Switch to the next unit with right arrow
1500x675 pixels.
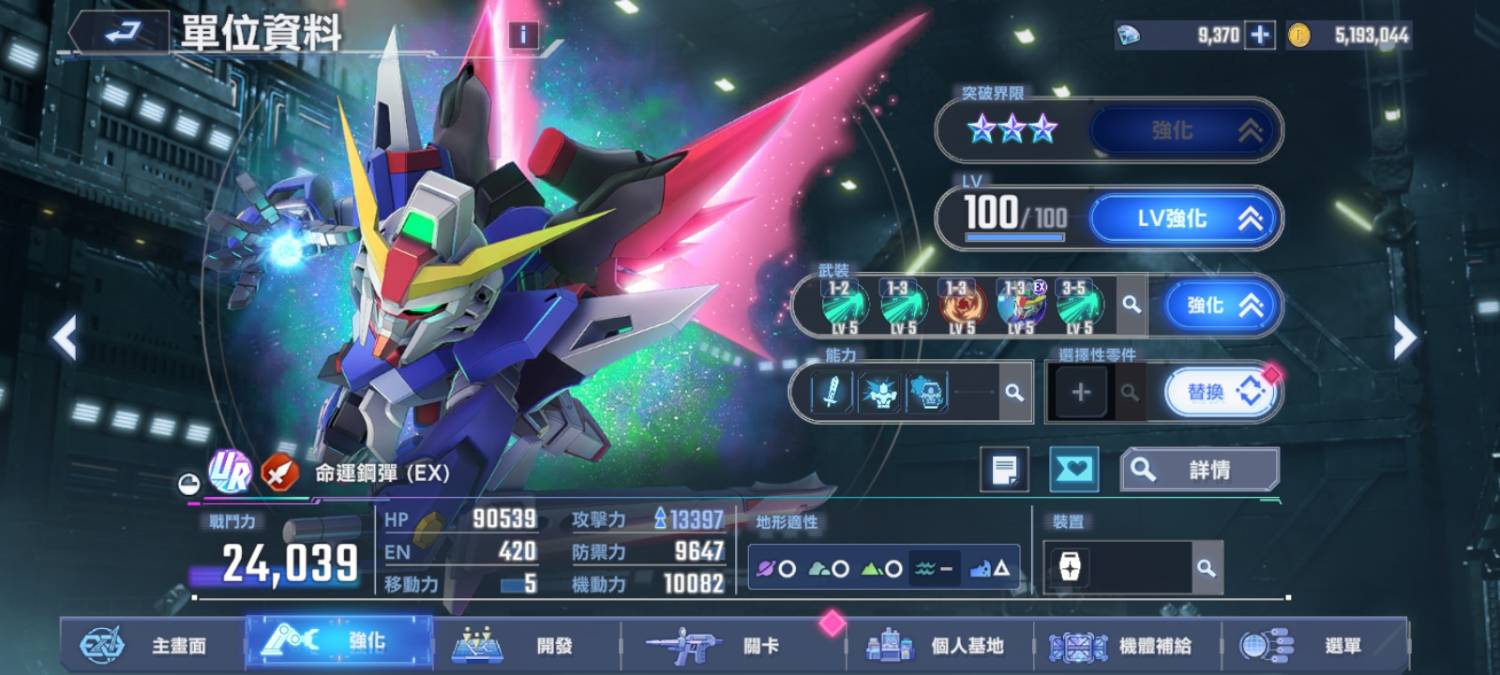tap(1405, 338)
